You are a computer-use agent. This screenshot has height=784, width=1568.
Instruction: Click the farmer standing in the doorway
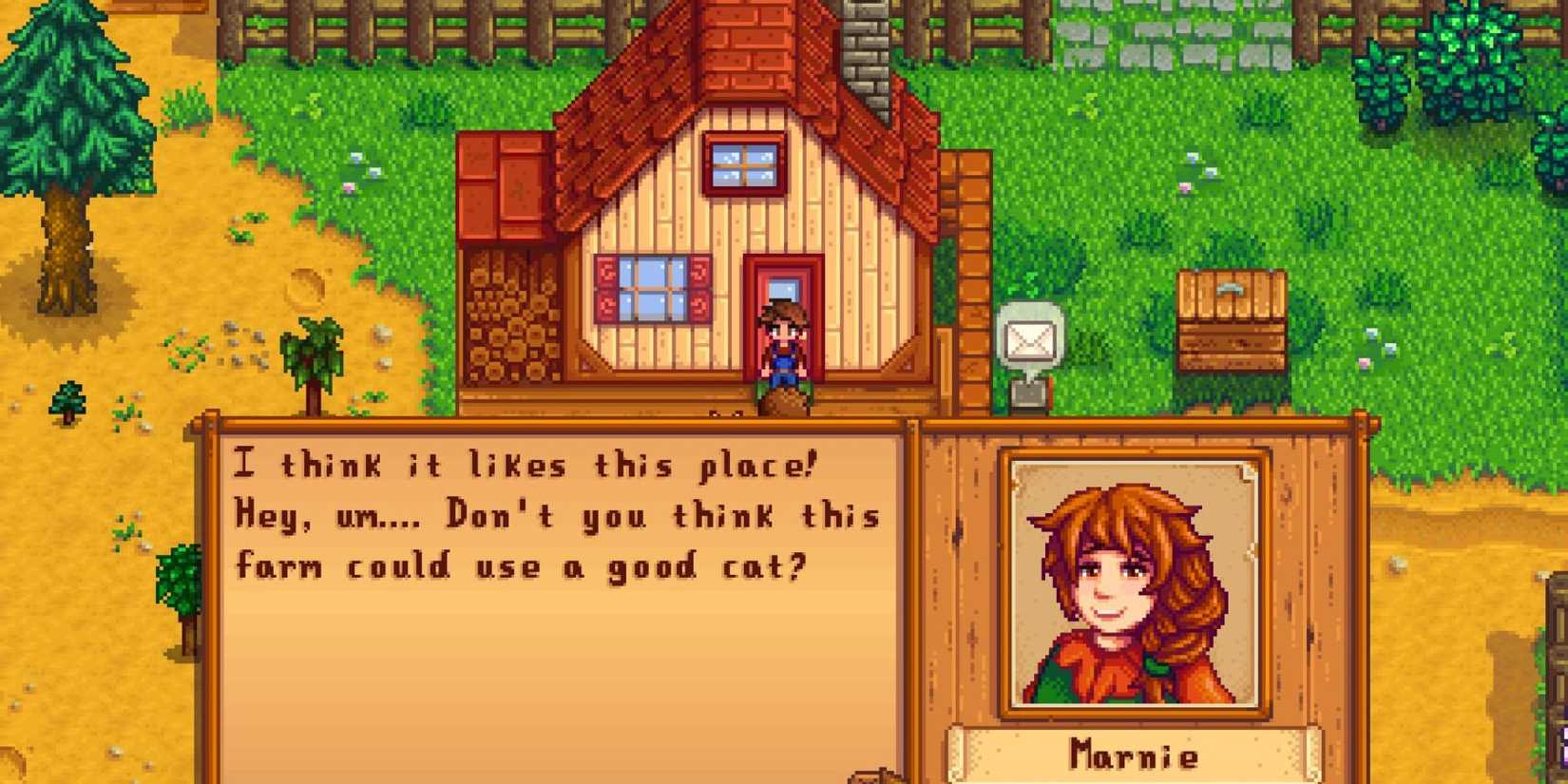pyautogui.click(x=781, y=342)
